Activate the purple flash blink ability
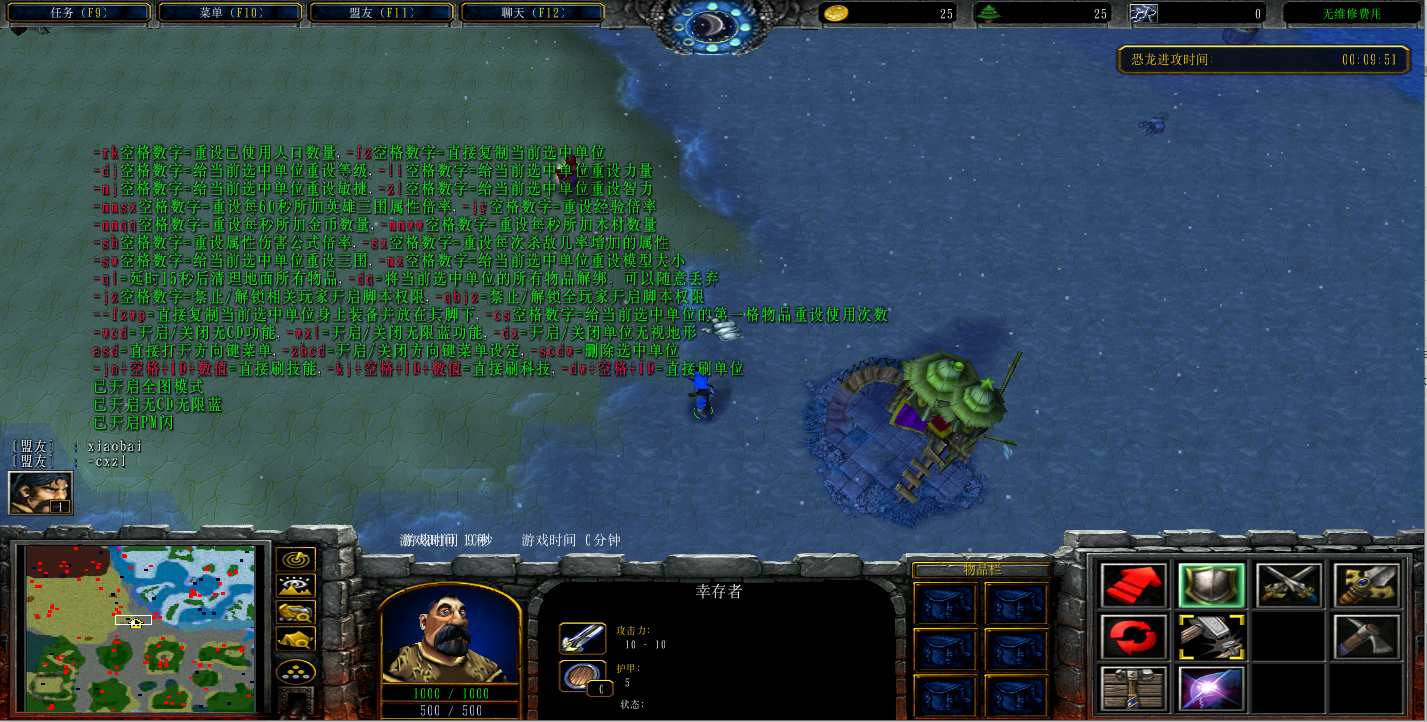This screenshot has height=722, width=1427. pyautogui.click(x=1211, y=688)
